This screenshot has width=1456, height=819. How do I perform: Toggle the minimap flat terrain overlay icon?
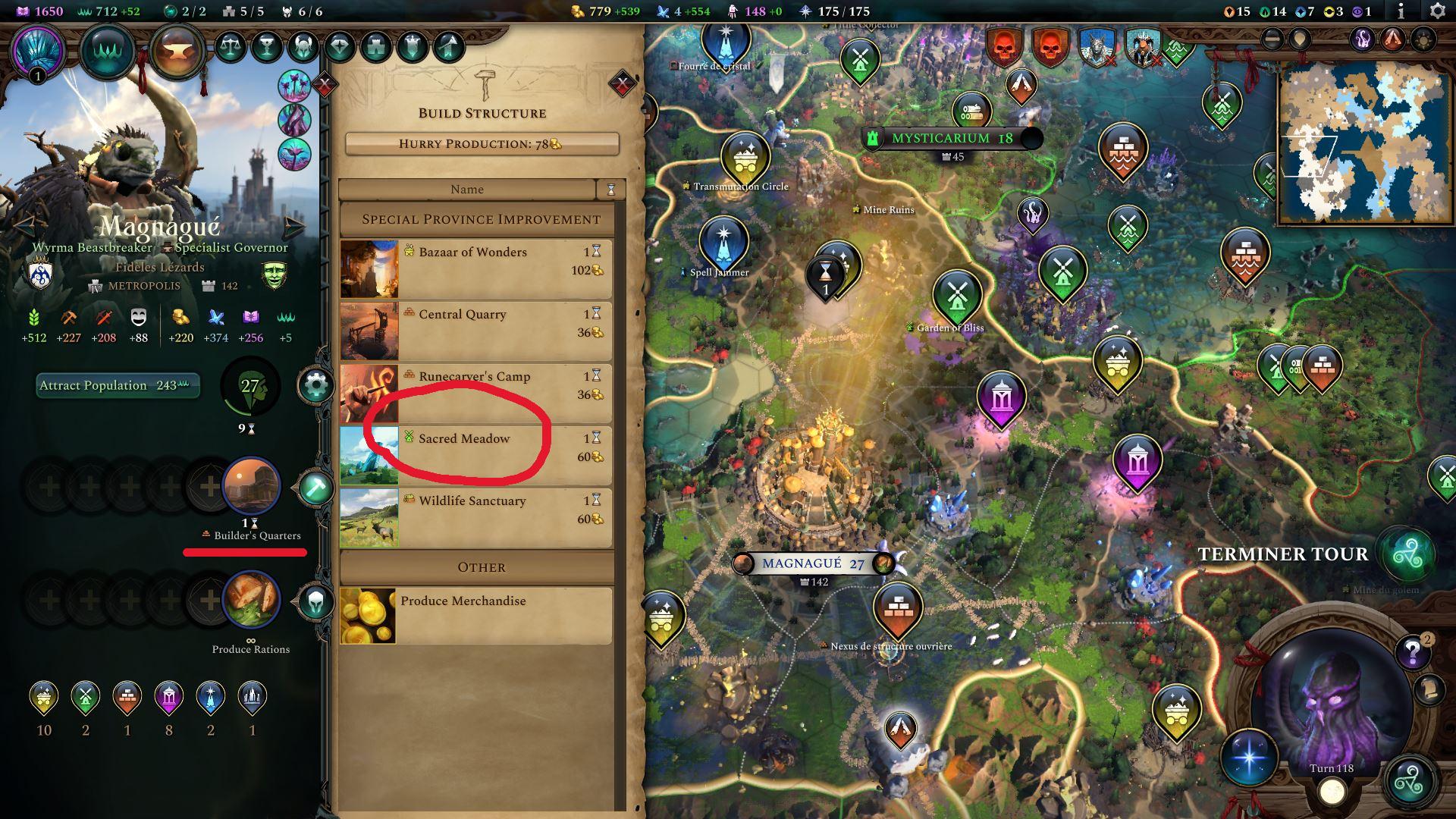1272,39
